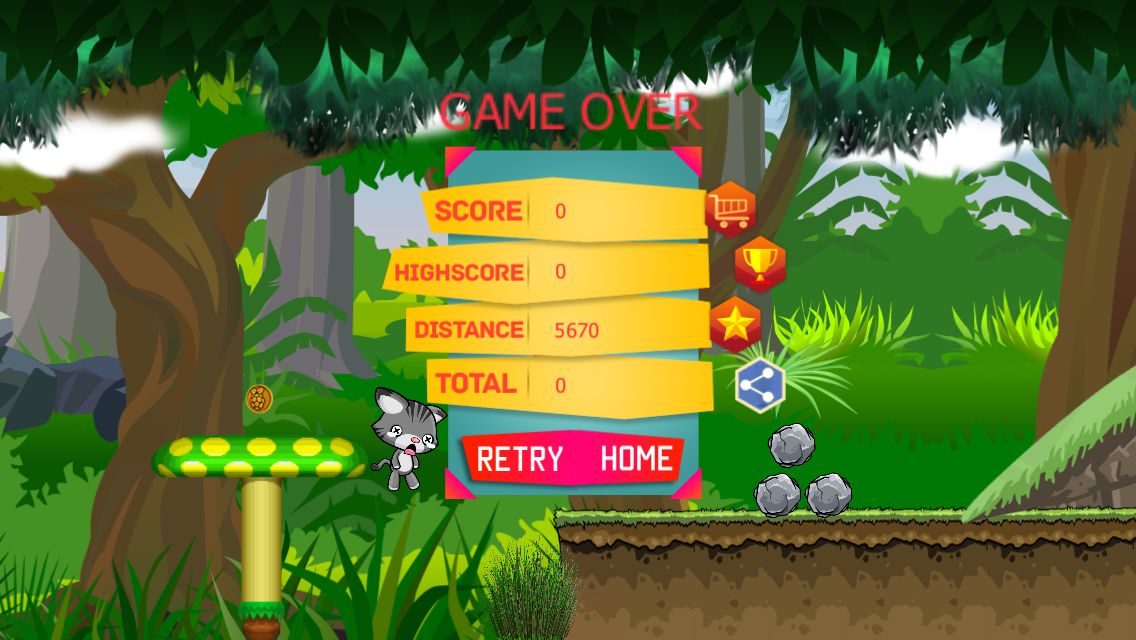This screenshot has height=640, width=1136.
Task: Open the shop via shopping cart icon
Action: pyautogui.click(x=730, y=209)
